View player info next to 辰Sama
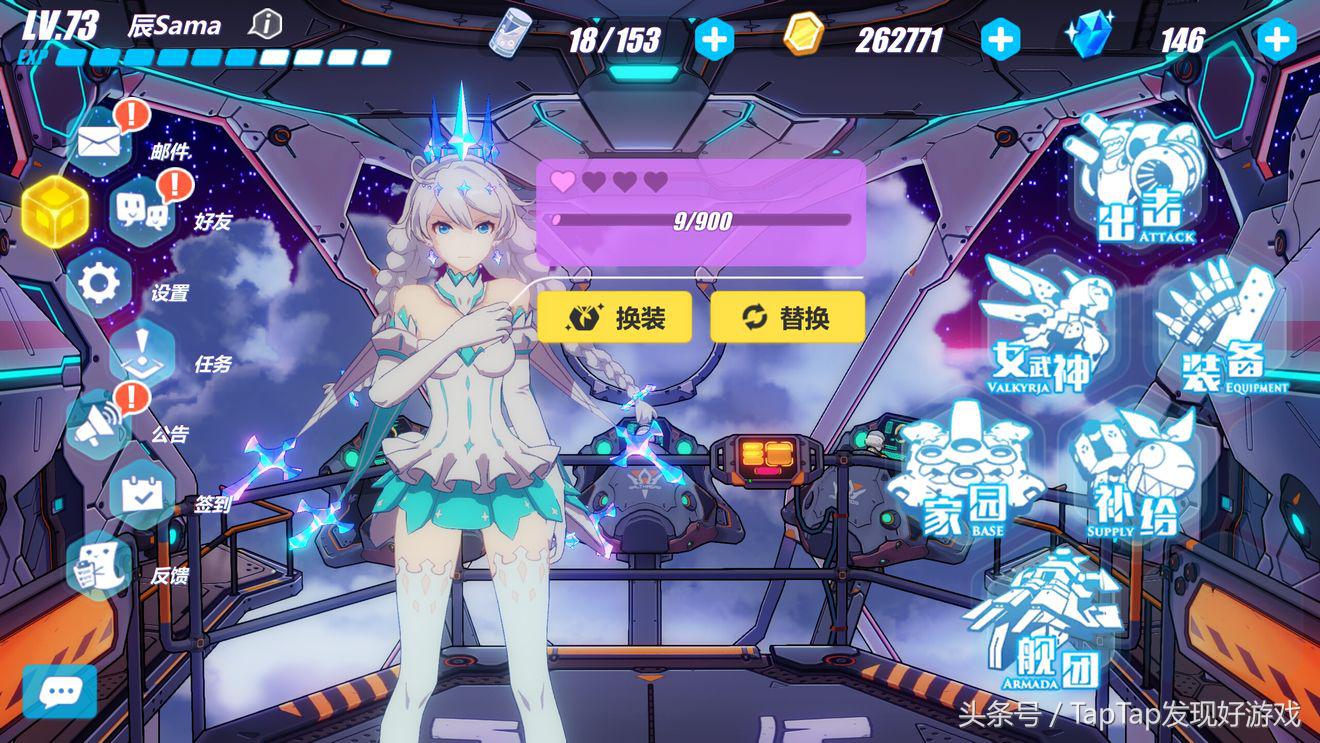The image size is (1320, 743). coord(265,24)
